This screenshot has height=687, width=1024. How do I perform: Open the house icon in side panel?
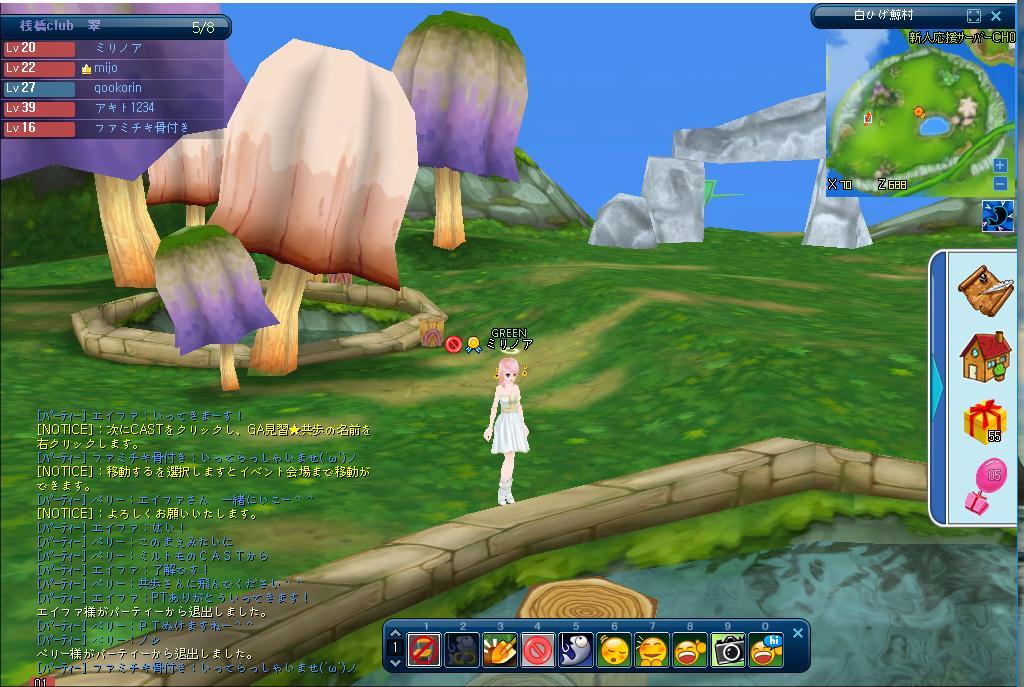(985, 356)
